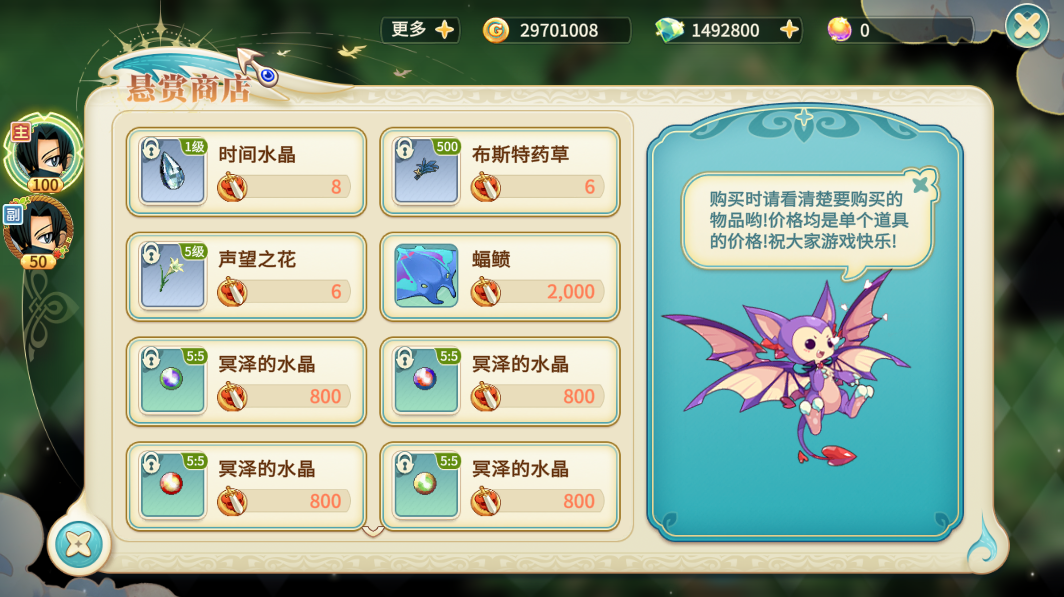Add more diamonds with the plus button
Viewport: 1064px width, 597px height.
790,30
